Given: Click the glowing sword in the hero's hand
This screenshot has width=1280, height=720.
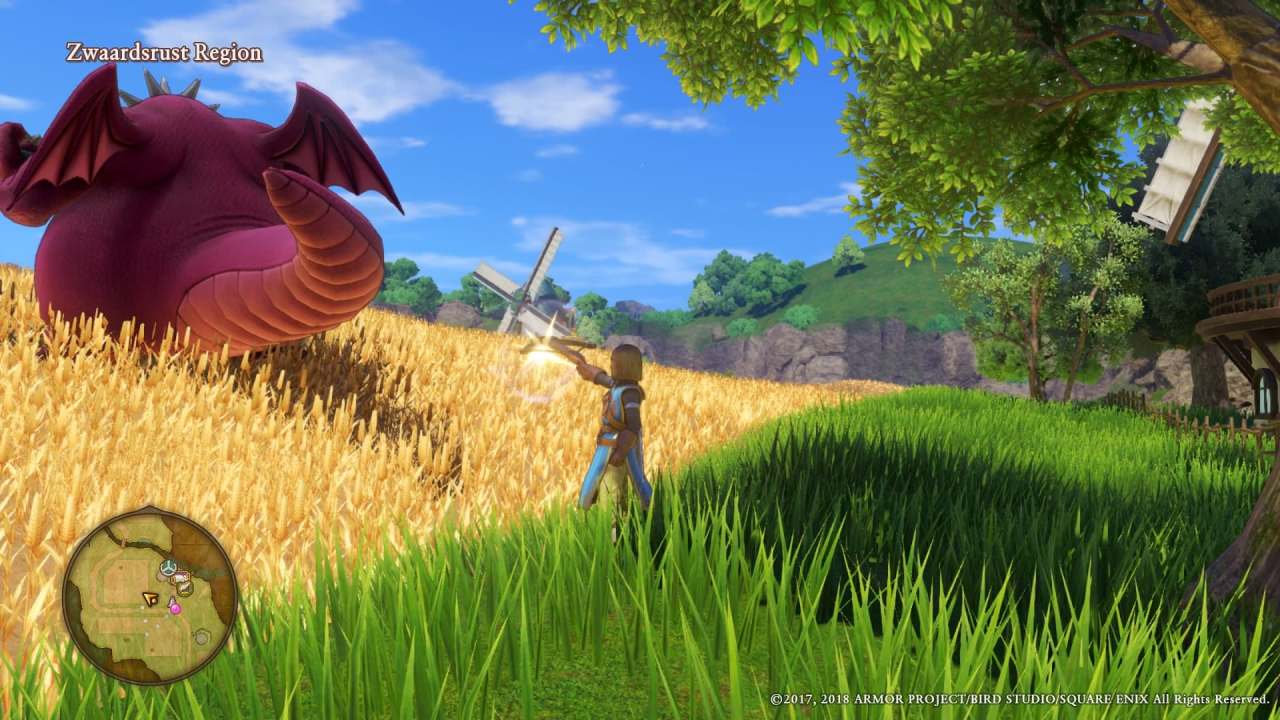Looking at the screenshot, I should [545, 355].
